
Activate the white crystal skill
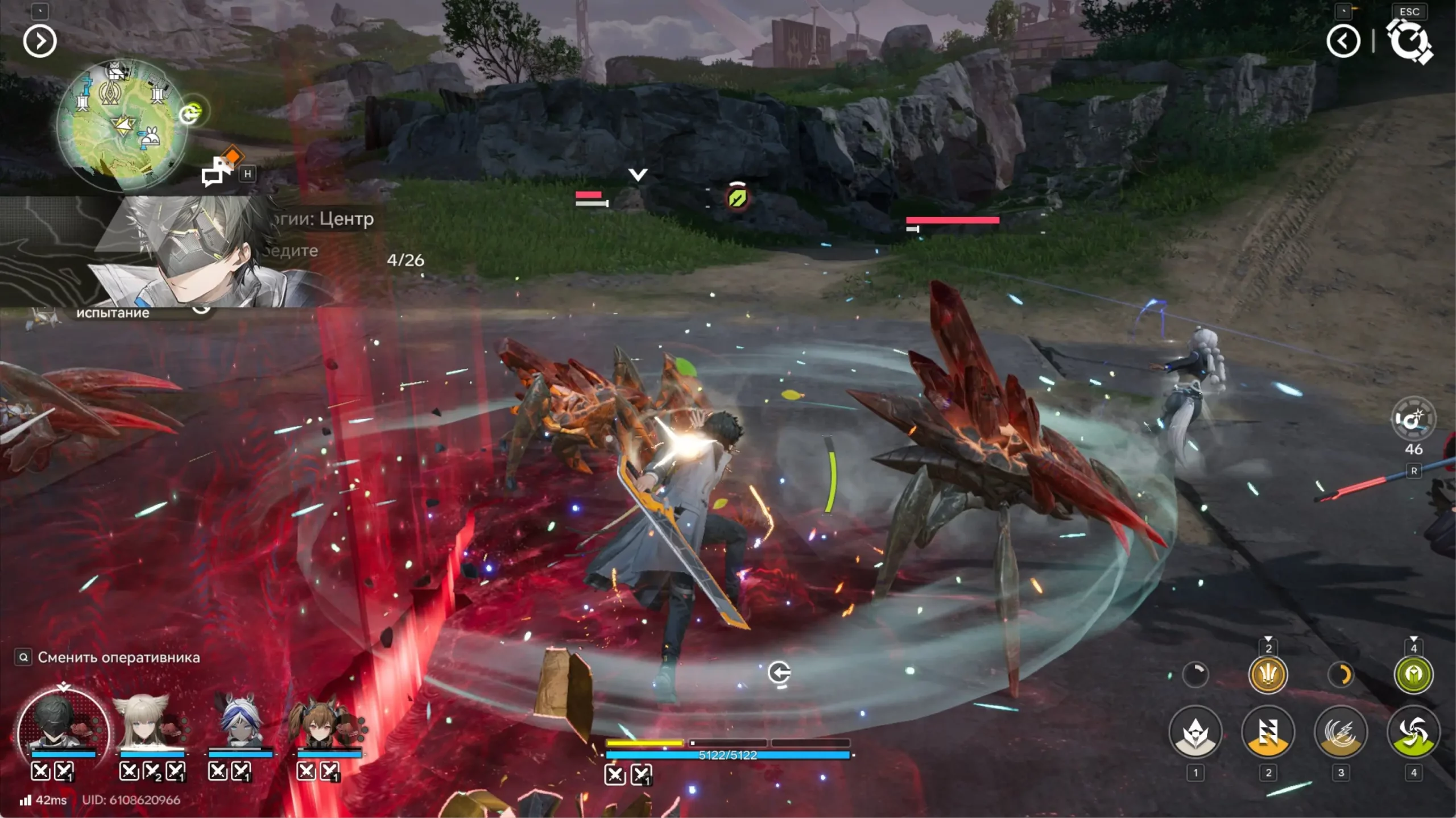point(1195,732)
